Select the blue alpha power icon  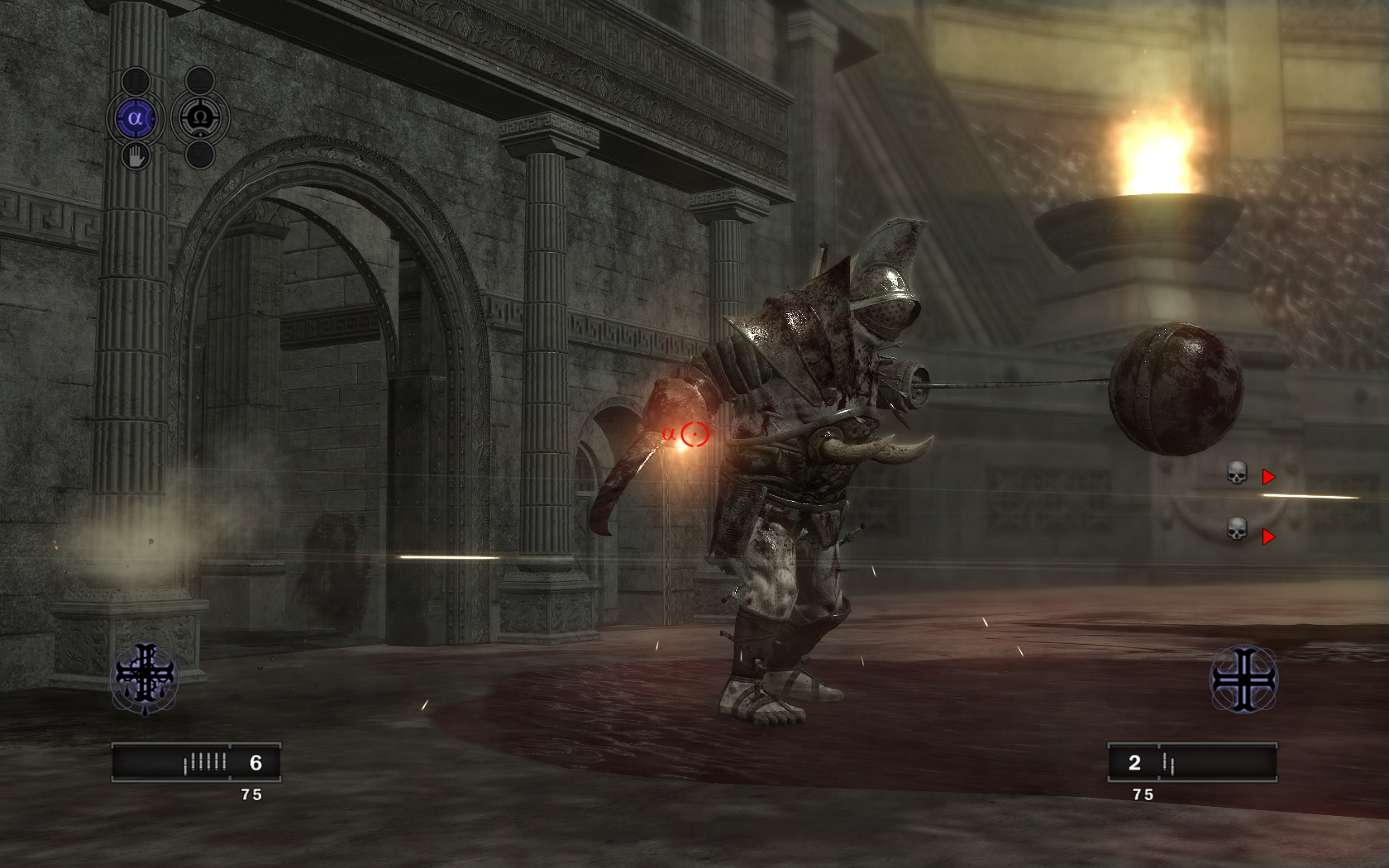coord(136,118)
